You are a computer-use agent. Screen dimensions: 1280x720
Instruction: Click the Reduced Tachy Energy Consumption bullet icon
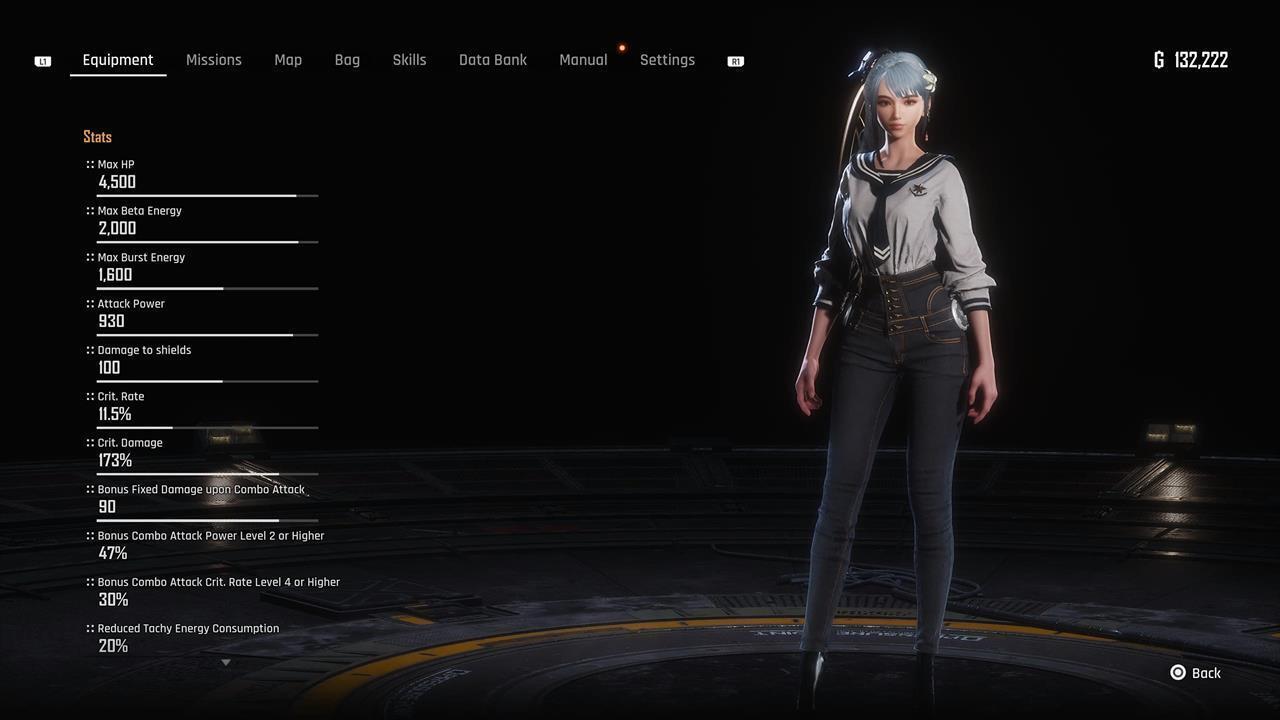[x=88, y=628]
